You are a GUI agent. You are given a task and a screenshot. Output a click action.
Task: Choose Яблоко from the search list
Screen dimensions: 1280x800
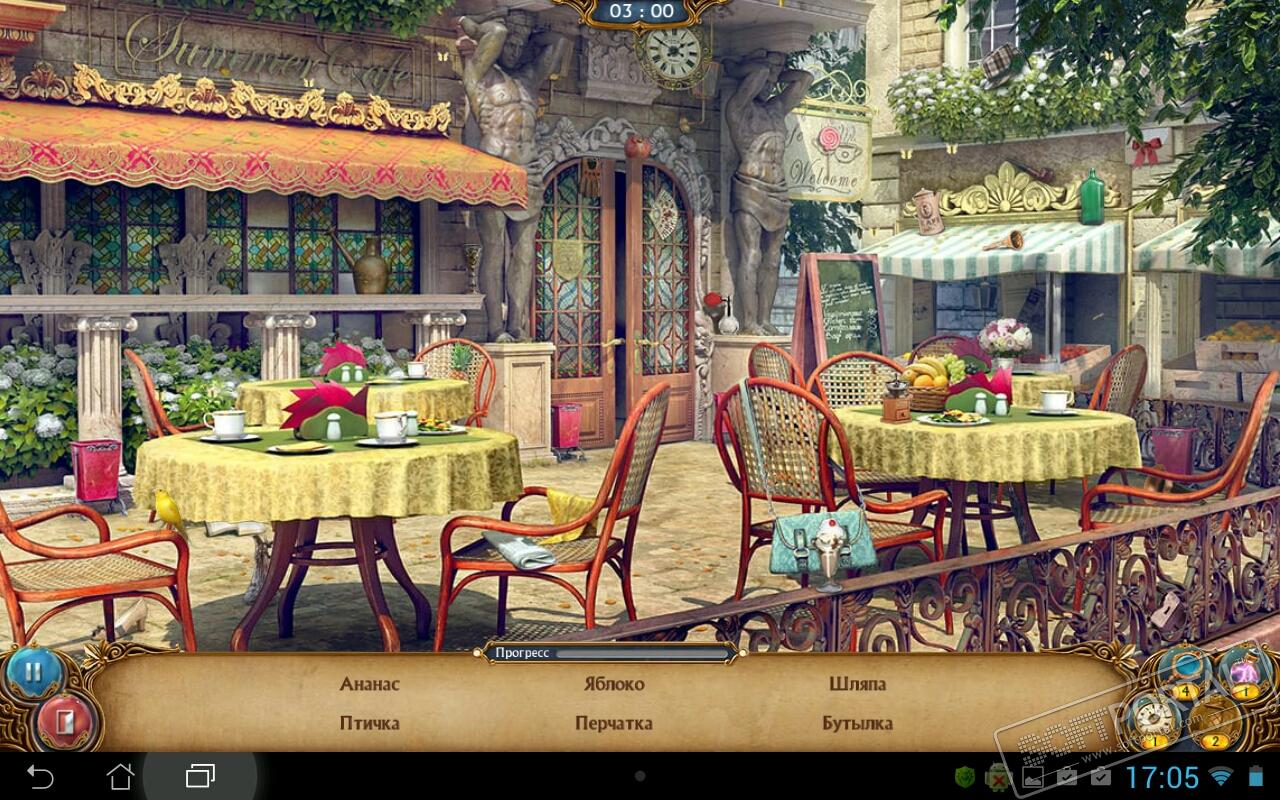pyautogui.click(x=614, y=684)
